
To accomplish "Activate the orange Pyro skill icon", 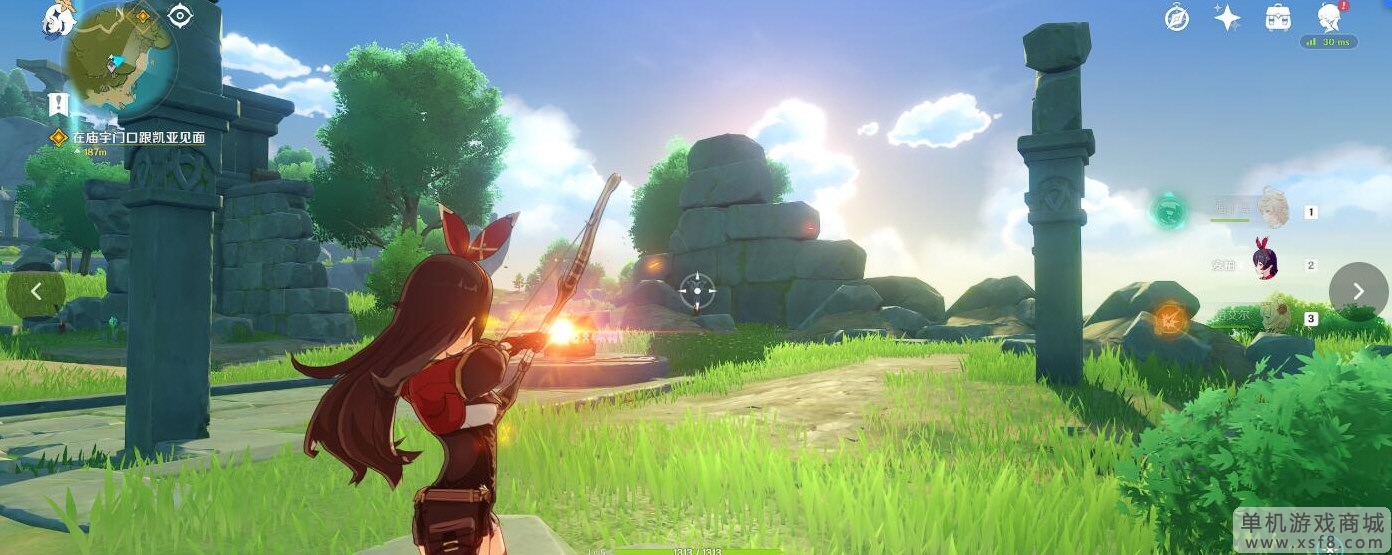I will point(1169,319).
